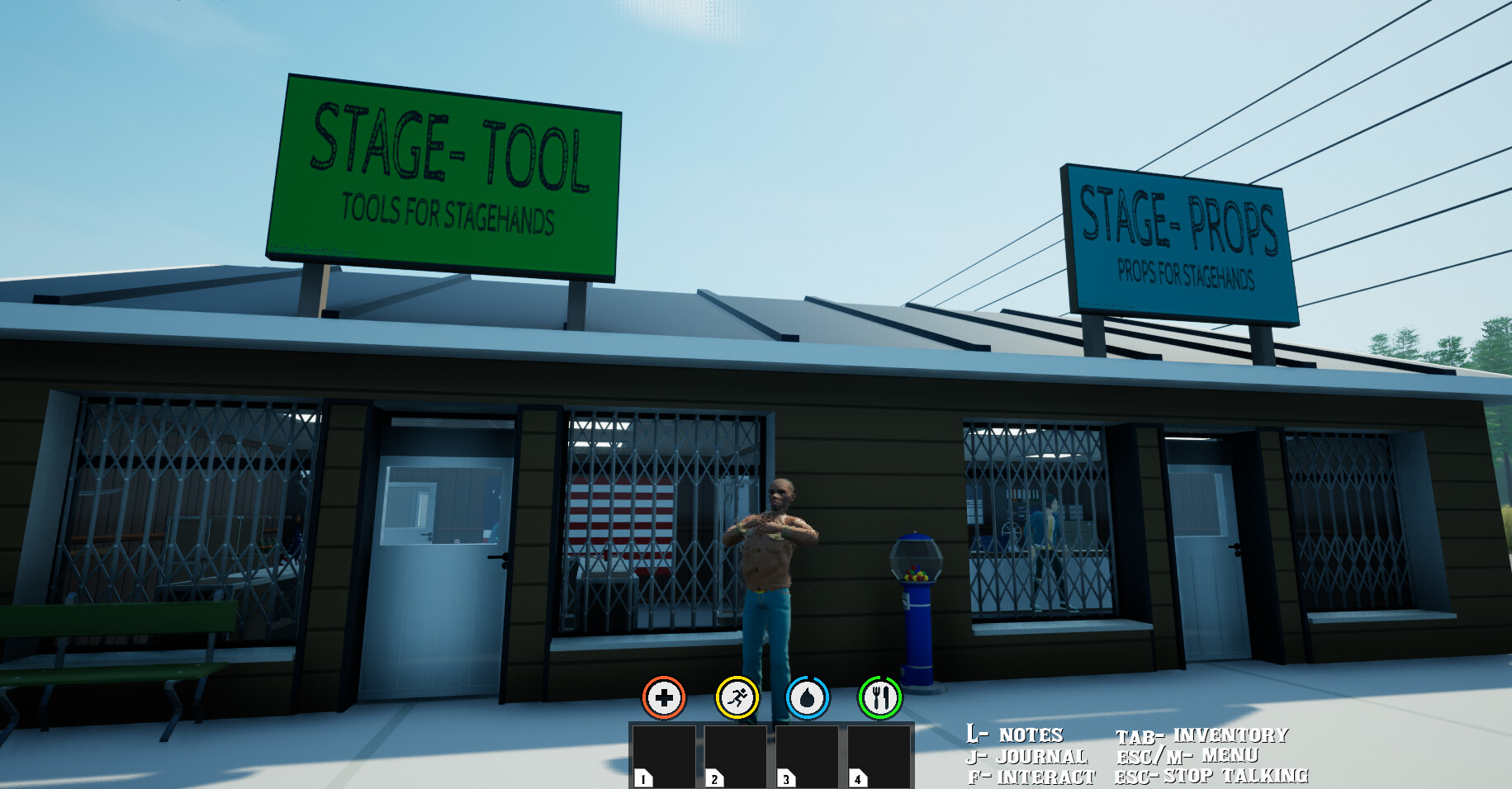Click the 'L- NOTES' hint label
The image size is (1512, 789).
pyautogui.click(x=1015, y=733)
